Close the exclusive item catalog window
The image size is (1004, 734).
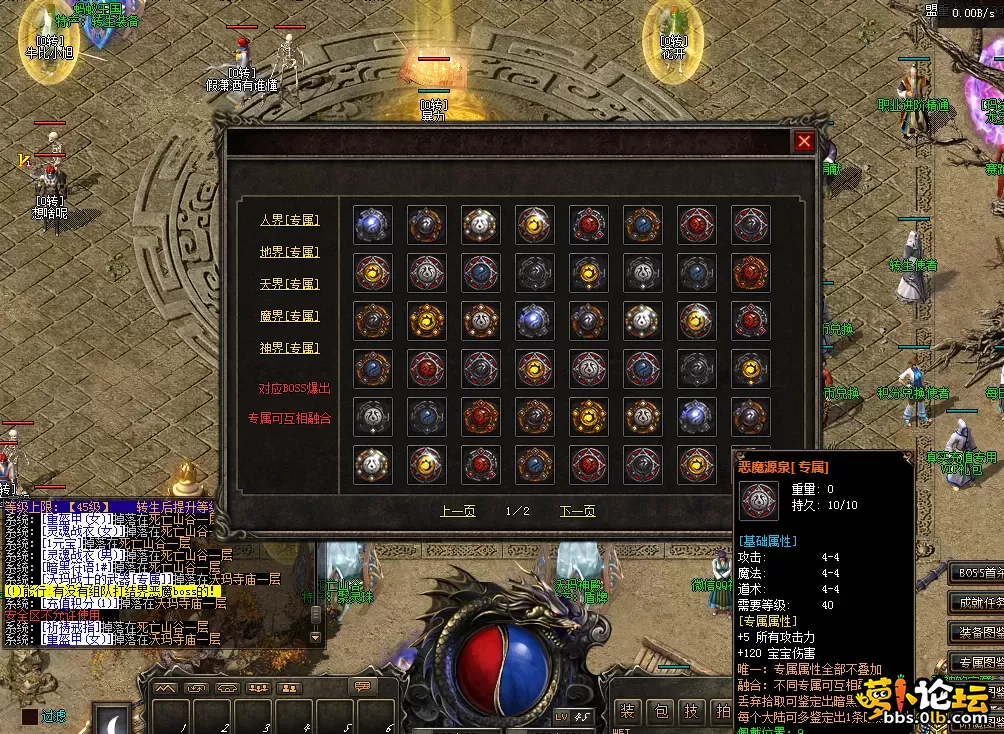pyautogui.click(x=804, y=142)
